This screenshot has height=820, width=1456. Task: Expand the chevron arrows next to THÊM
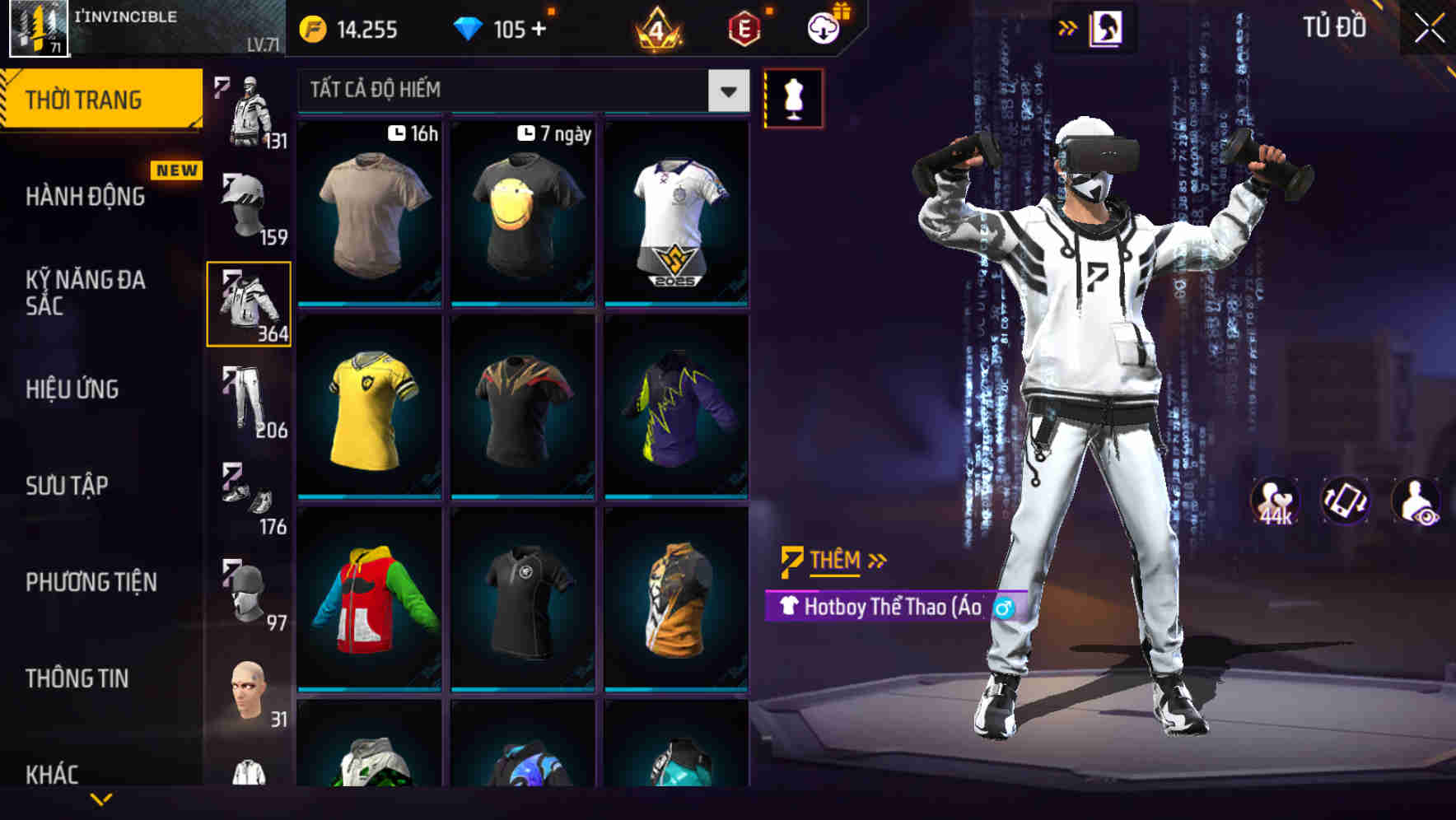877,561
